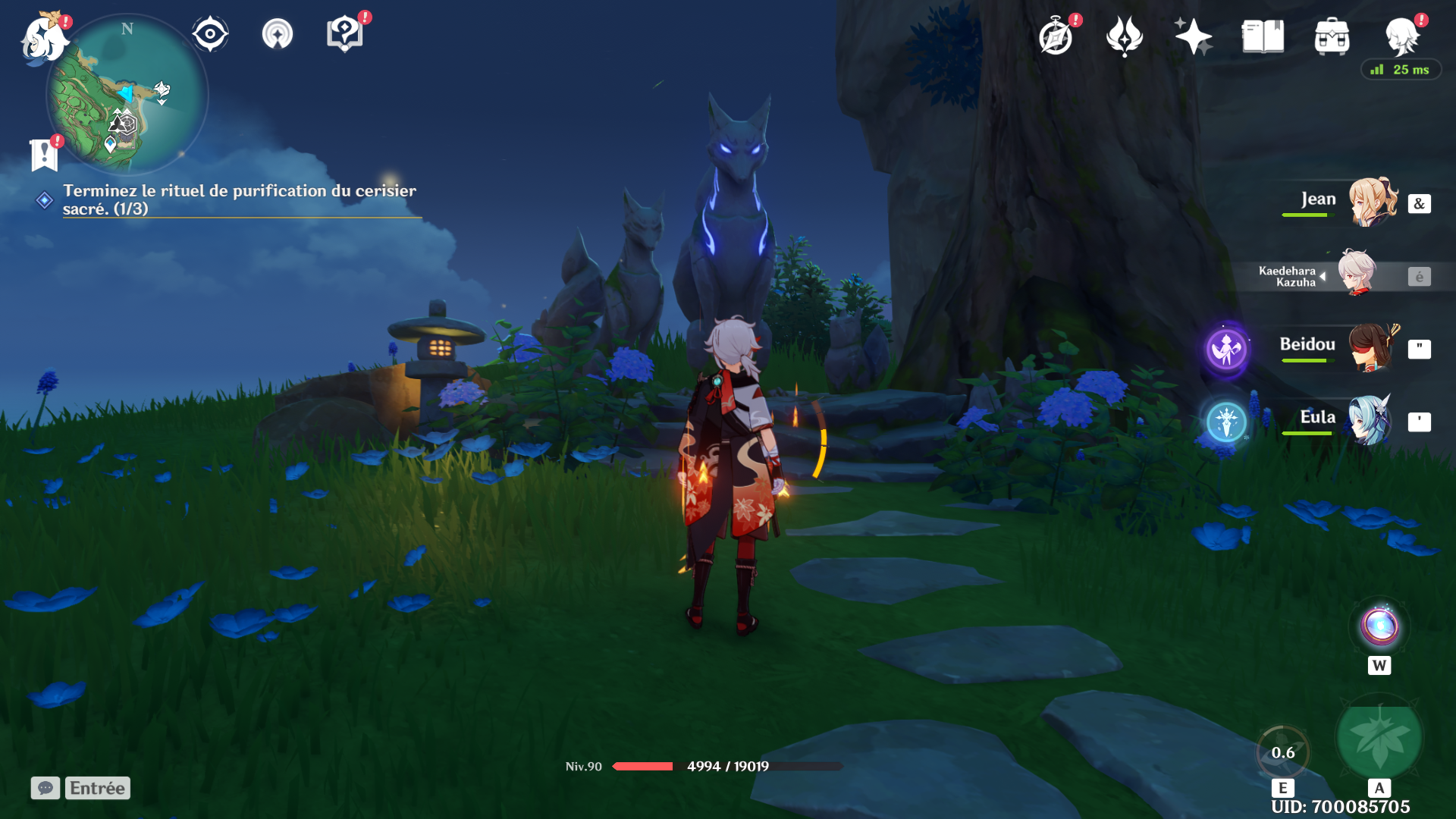Click the quest navigation eye icon
Image resolution: width=1456 pixels, height=819 pixels.
[210, 34]
